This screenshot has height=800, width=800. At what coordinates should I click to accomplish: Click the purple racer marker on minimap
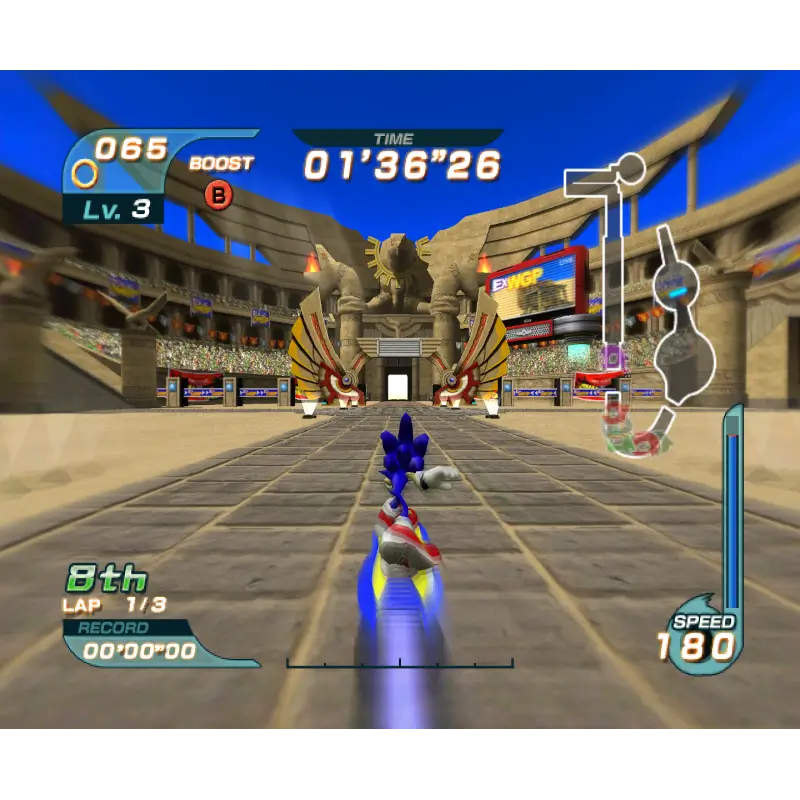[x=612, y=355]
